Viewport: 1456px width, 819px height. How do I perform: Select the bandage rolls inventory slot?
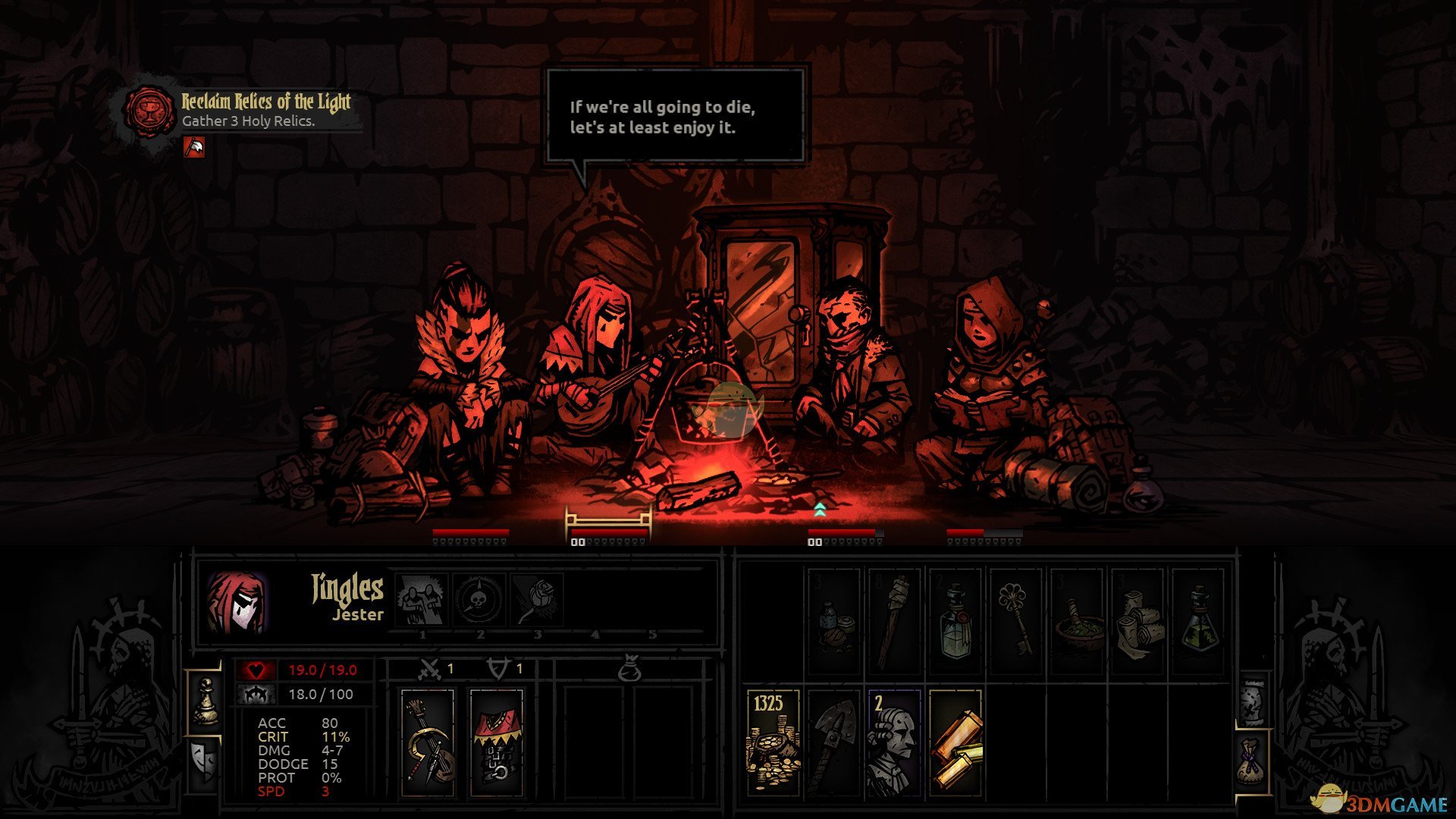click(x=1137, y=622)
